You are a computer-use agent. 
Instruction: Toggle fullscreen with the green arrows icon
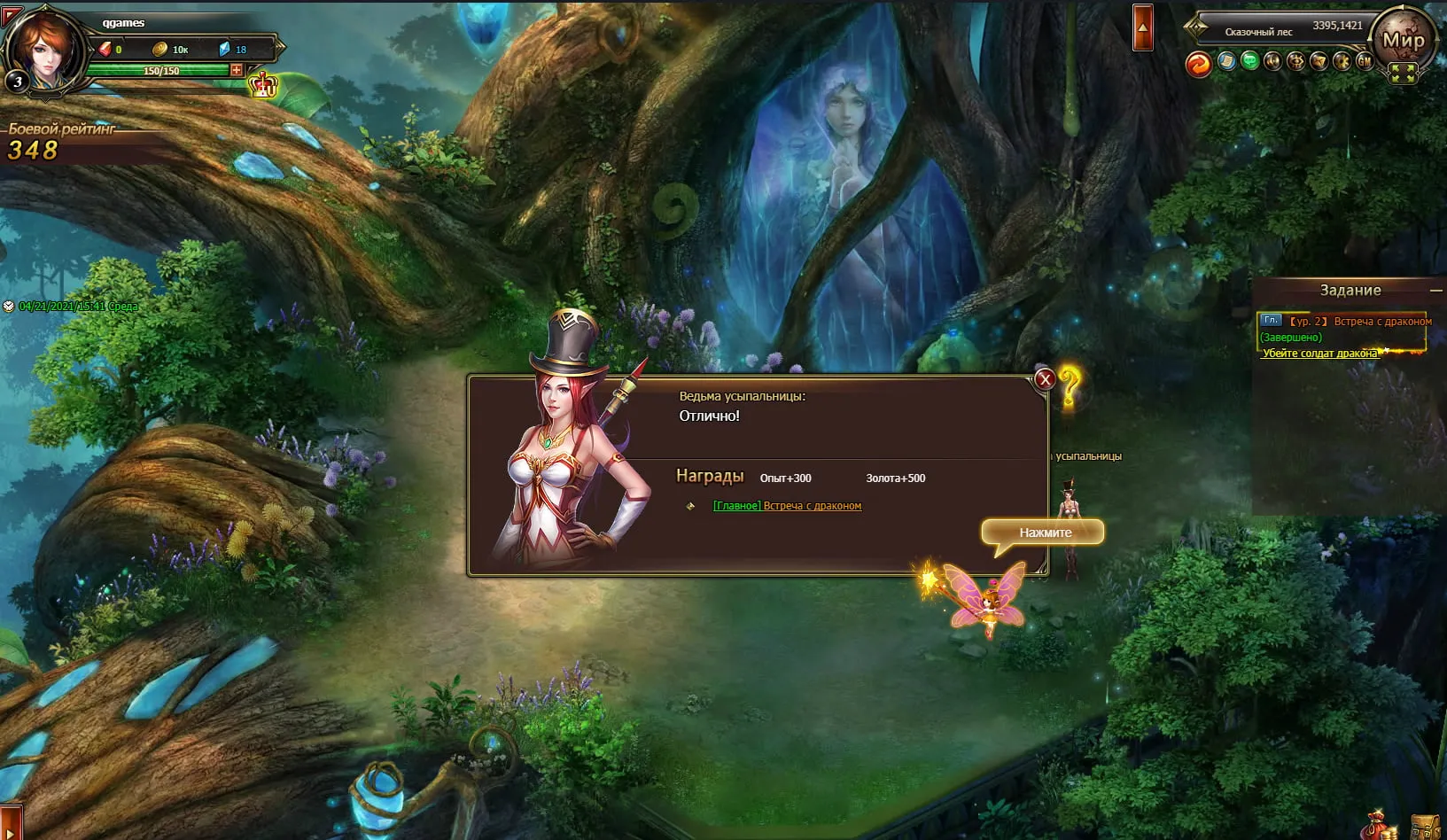click(1403, 74)
